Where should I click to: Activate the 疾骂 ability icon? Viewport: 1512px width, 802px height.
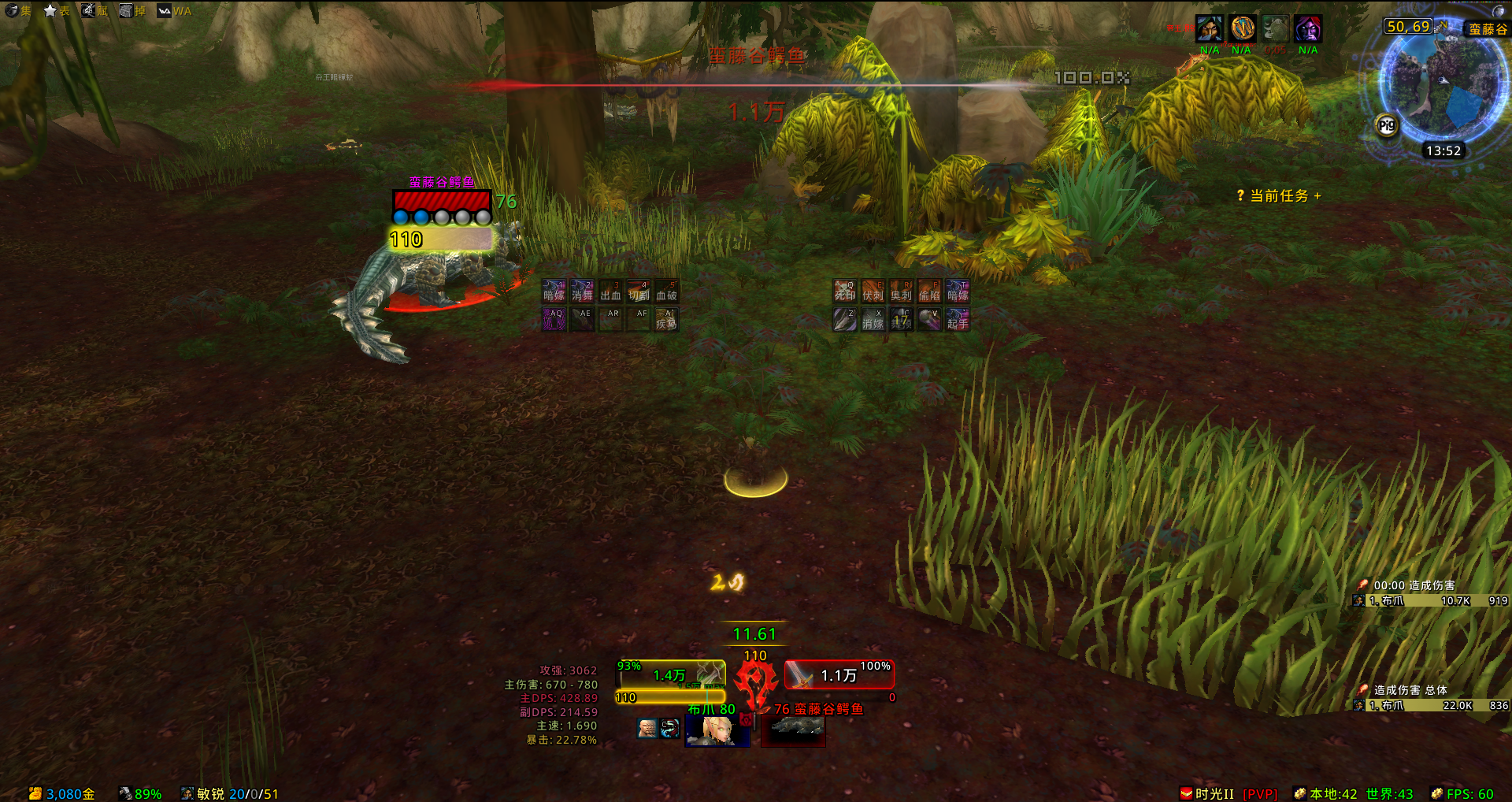pyautogui.click(x=667, y=319)
